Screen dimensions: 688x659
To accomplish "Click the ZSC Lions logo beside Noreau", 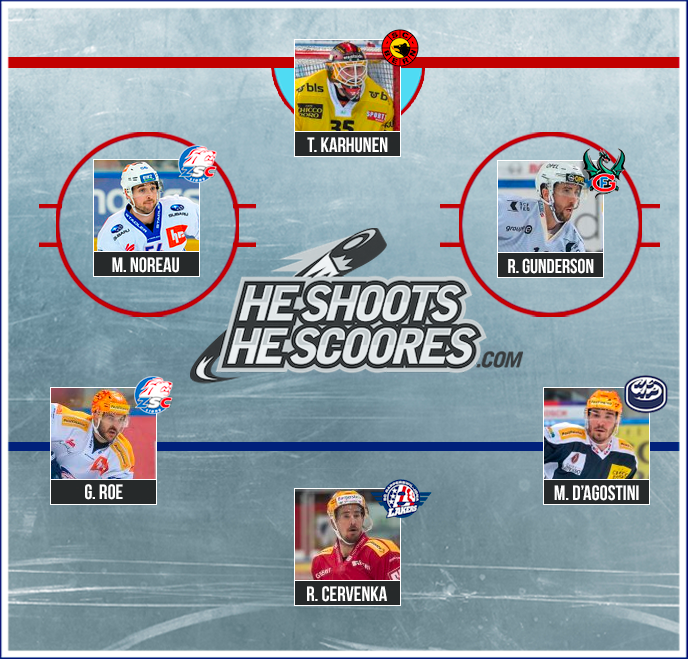I will pos(197,163).
